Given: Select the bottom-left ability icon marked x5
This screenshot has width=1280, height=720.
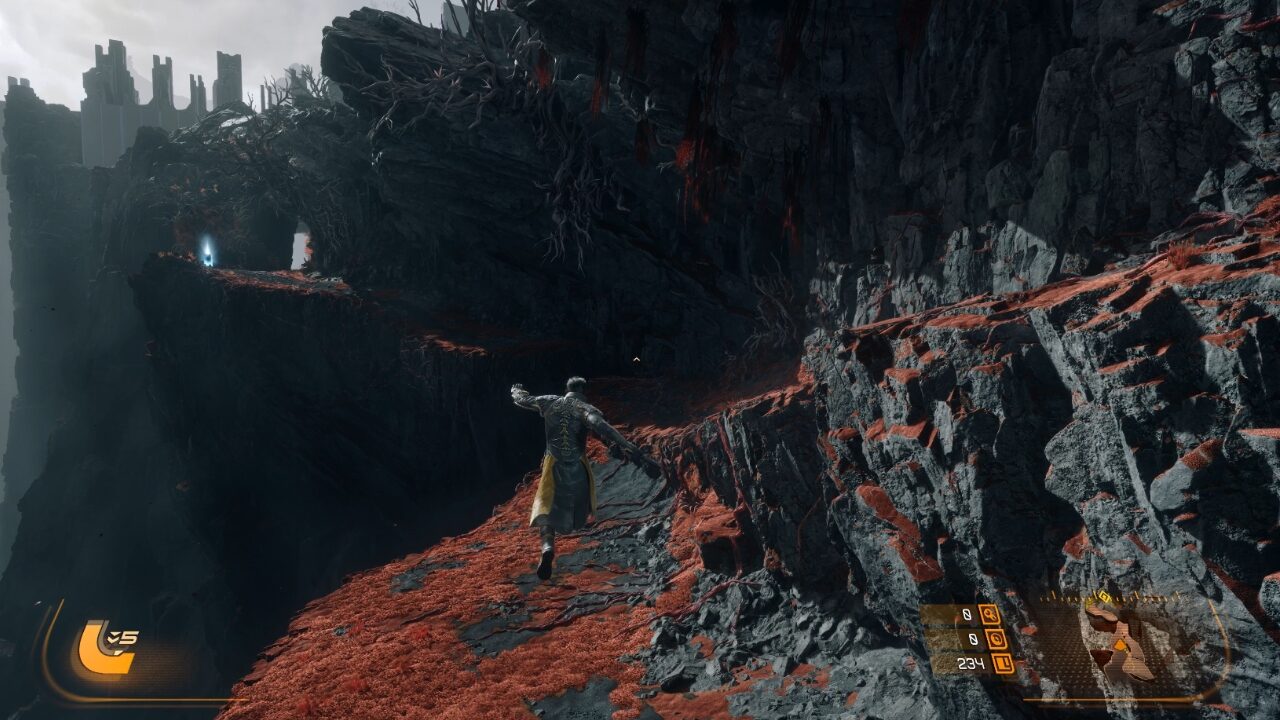Looking at the screenshot, I should tap(107, 646).
